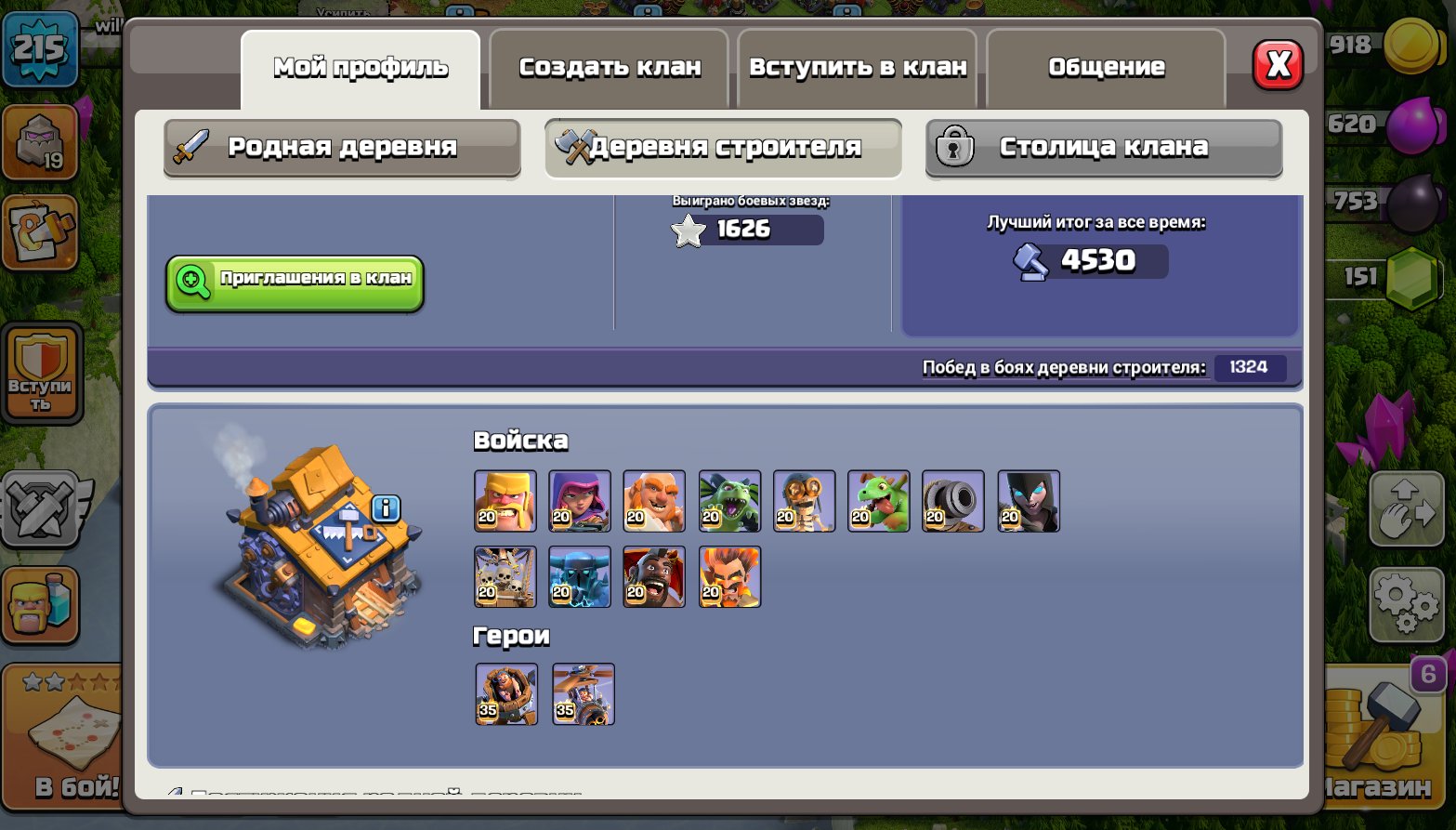
Task: Select the Boxer Giant troop icon
Action: click(654, 500)
